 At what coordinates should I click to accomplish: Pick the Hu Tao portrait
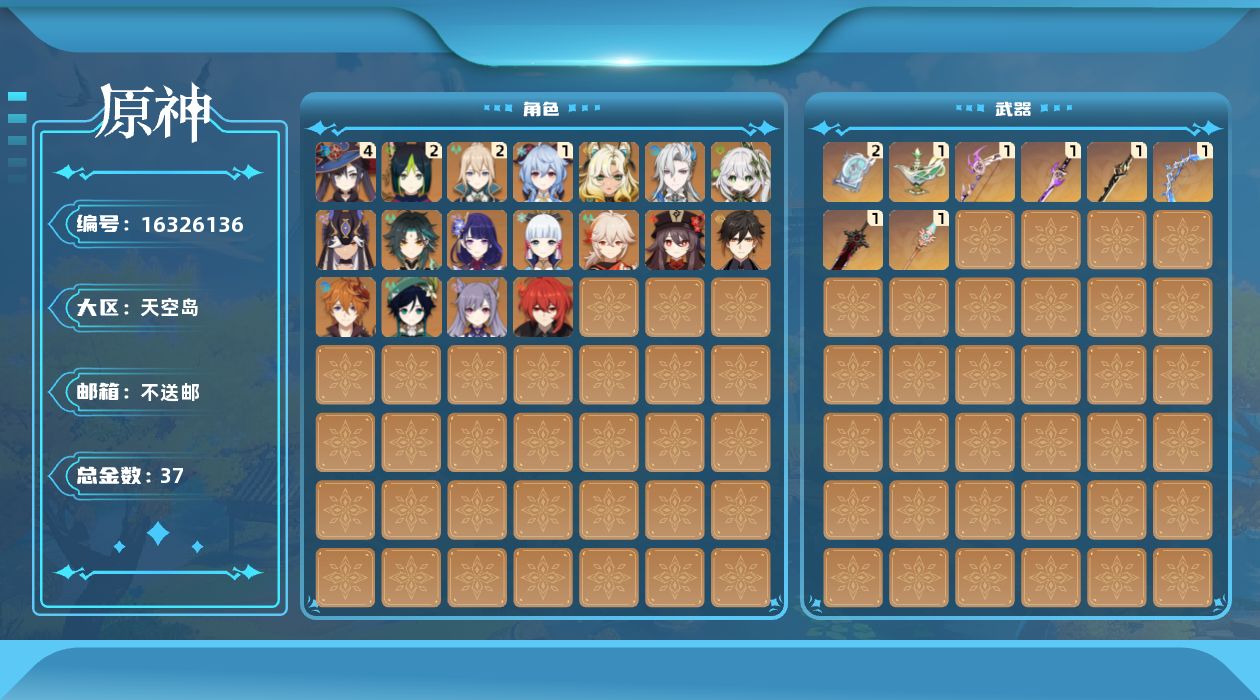click(x=675, y=240)
